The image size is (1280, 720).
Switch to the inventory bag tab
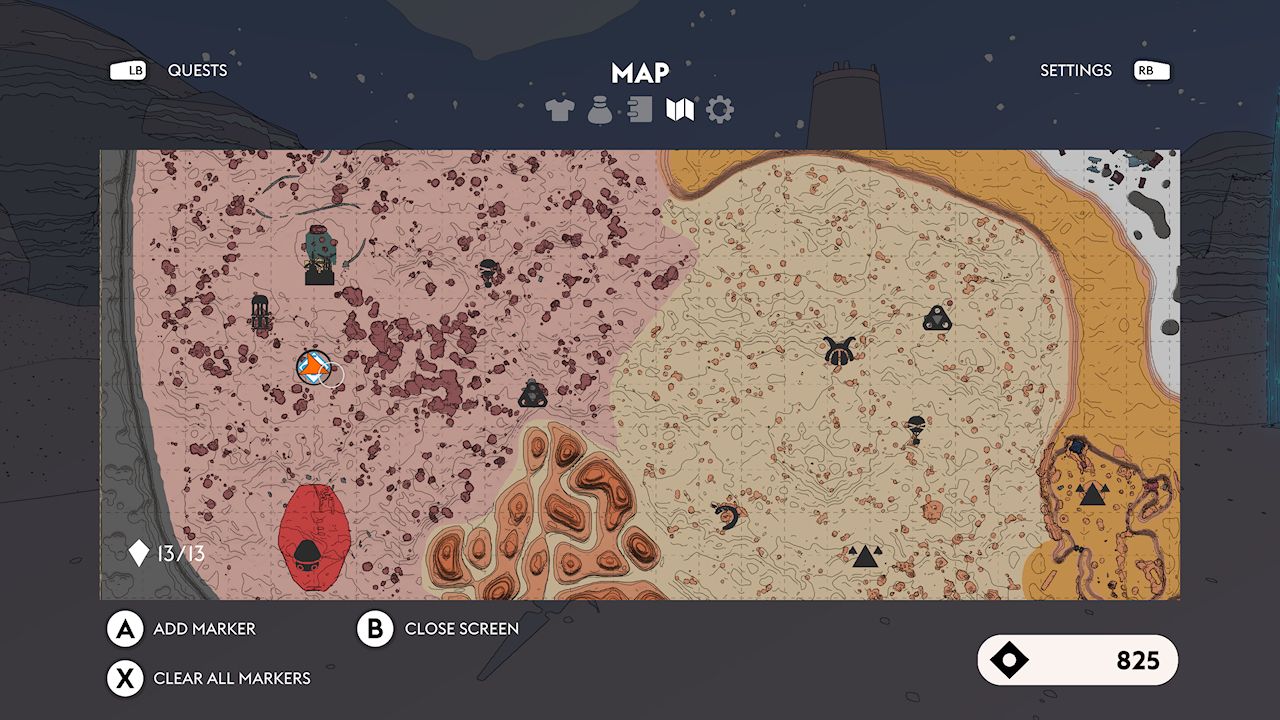click(x=599, y=108)
